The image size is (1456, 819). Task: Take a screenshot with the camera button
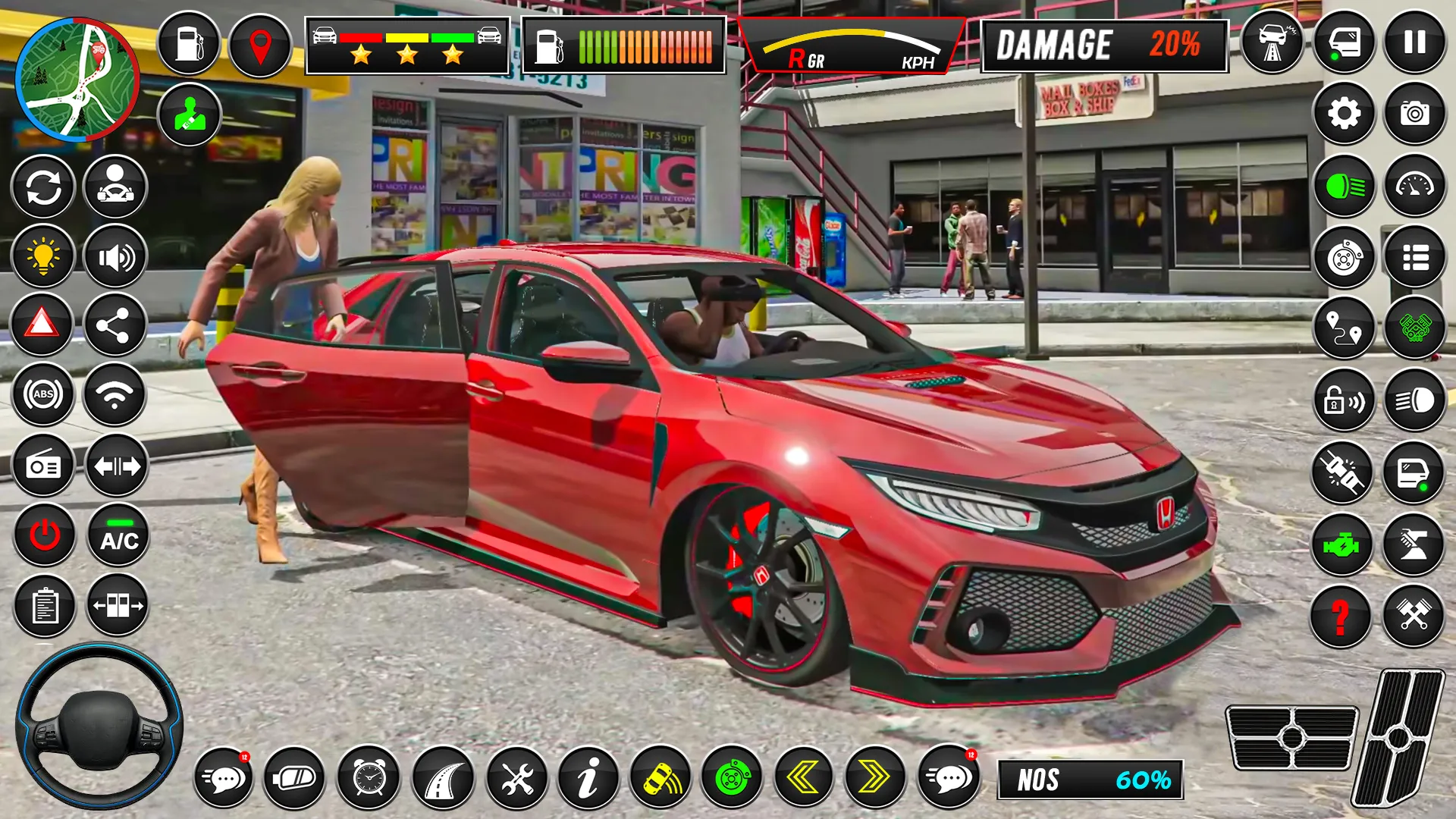(x=1414, y=114)
